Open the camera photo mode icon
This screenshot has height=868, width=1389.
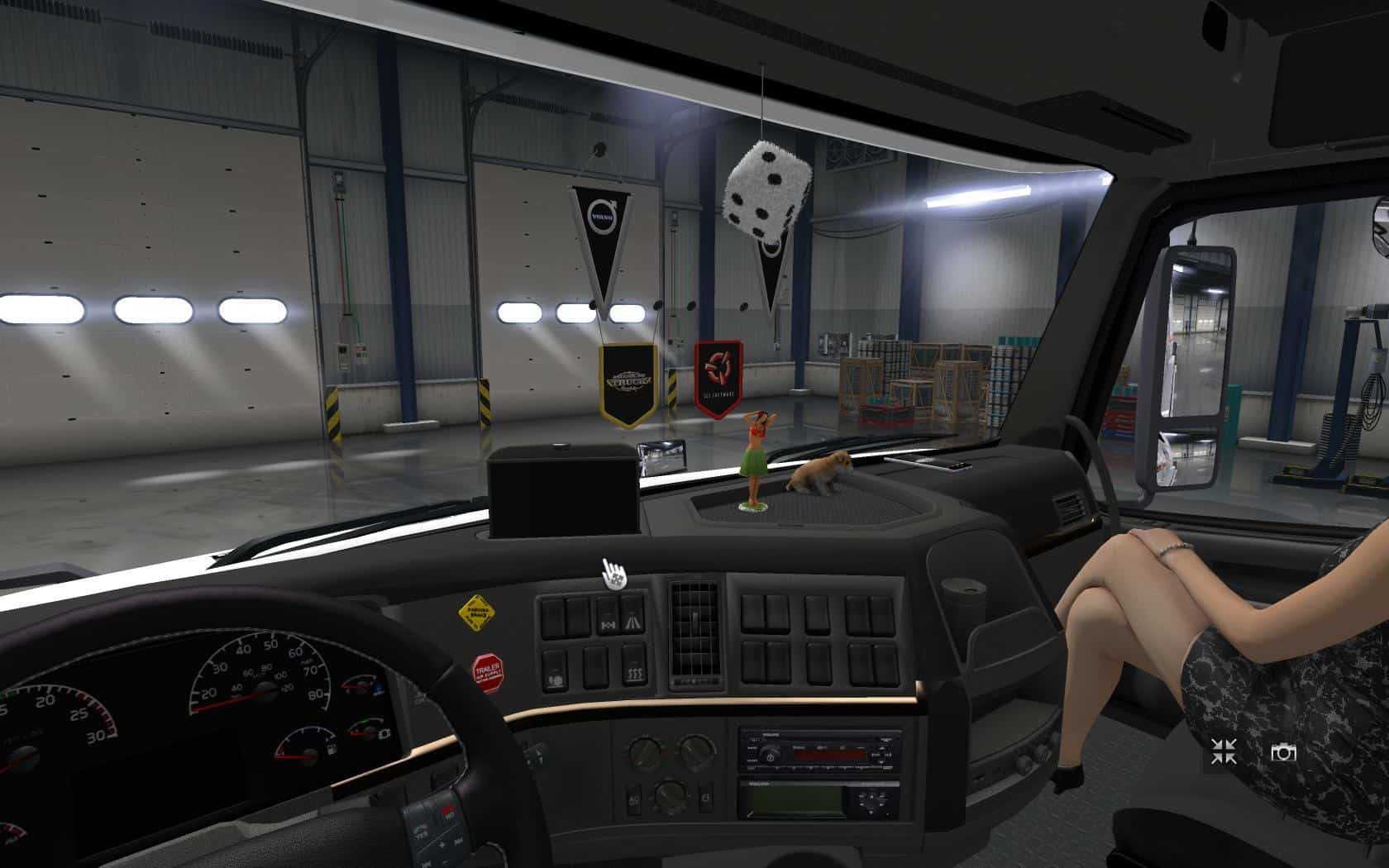[x=1283, y=752]
